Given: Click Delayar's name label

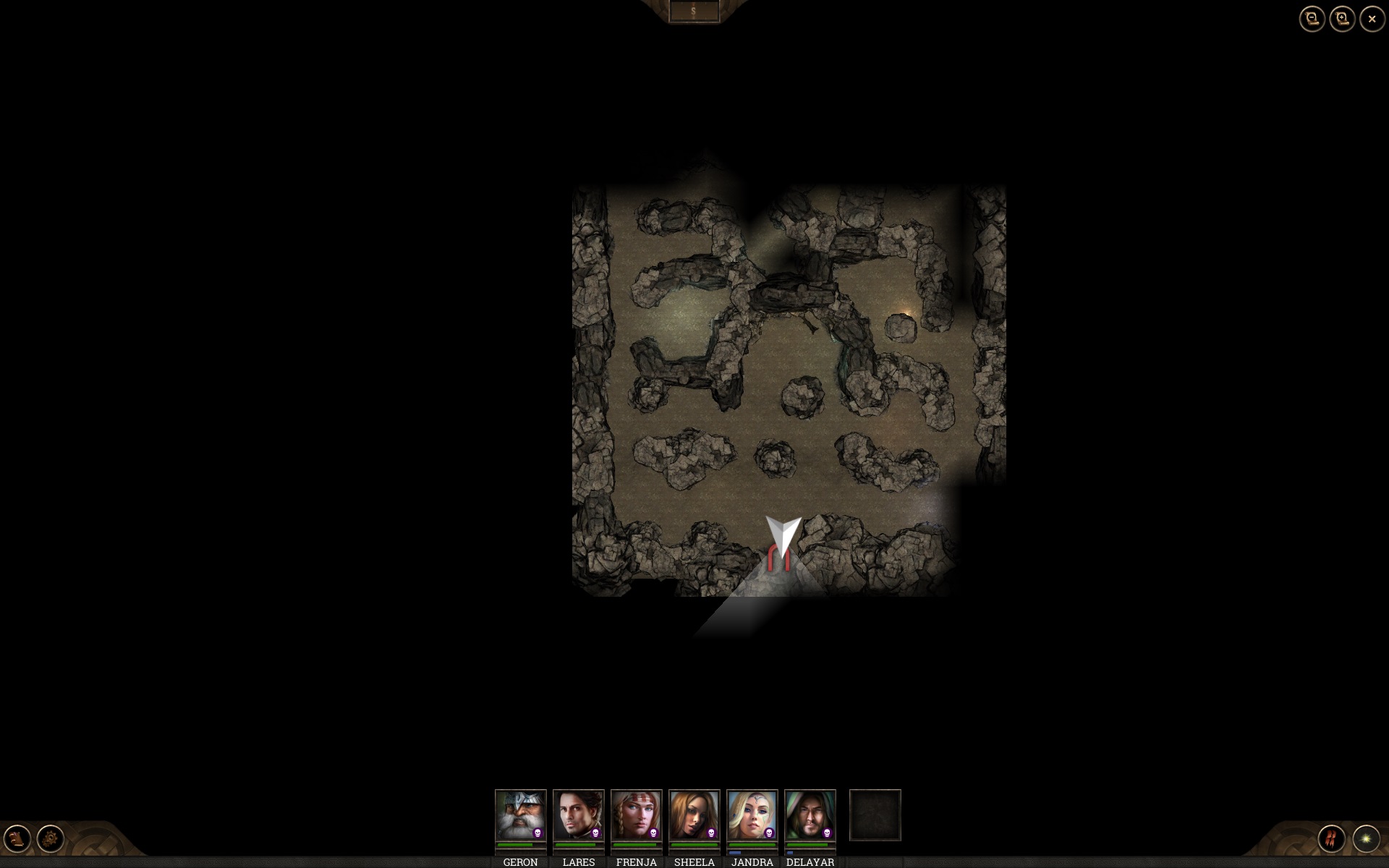Looking at the screenshot, I should point(810,862).
